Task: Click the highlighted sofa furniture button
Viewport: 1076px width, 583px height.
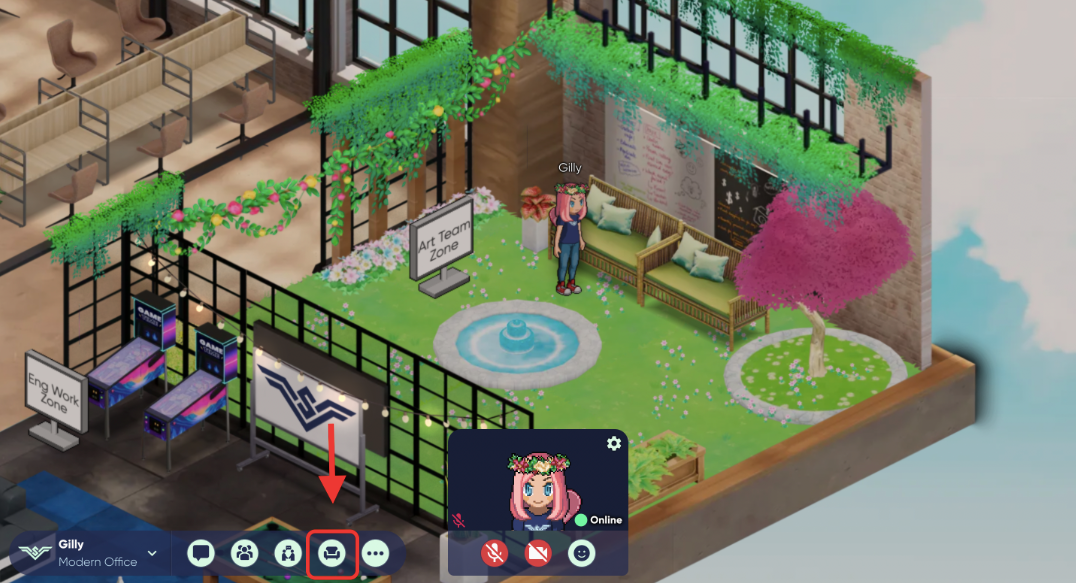Action: click(332, 552)
